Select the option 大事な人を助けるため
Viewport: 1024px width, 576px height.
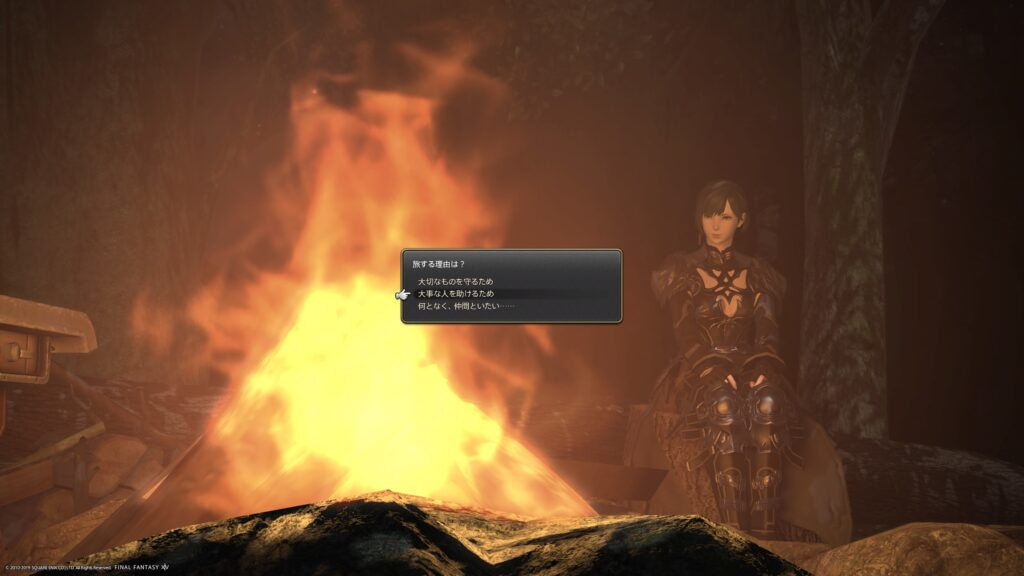coord(455,294)
